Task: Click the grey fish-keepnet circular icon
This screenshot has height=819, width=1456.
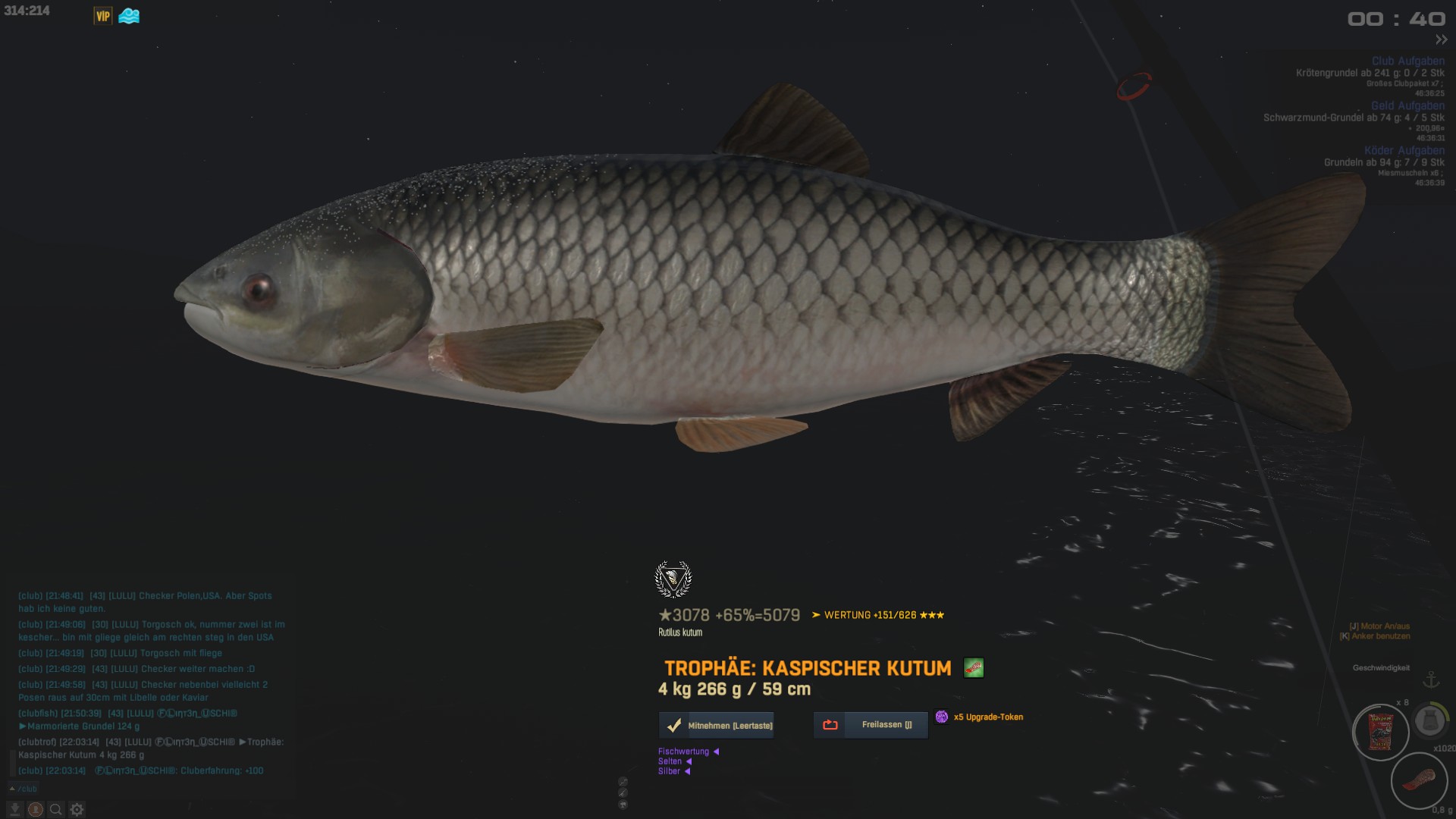Action: click(x=1430, y=720)
